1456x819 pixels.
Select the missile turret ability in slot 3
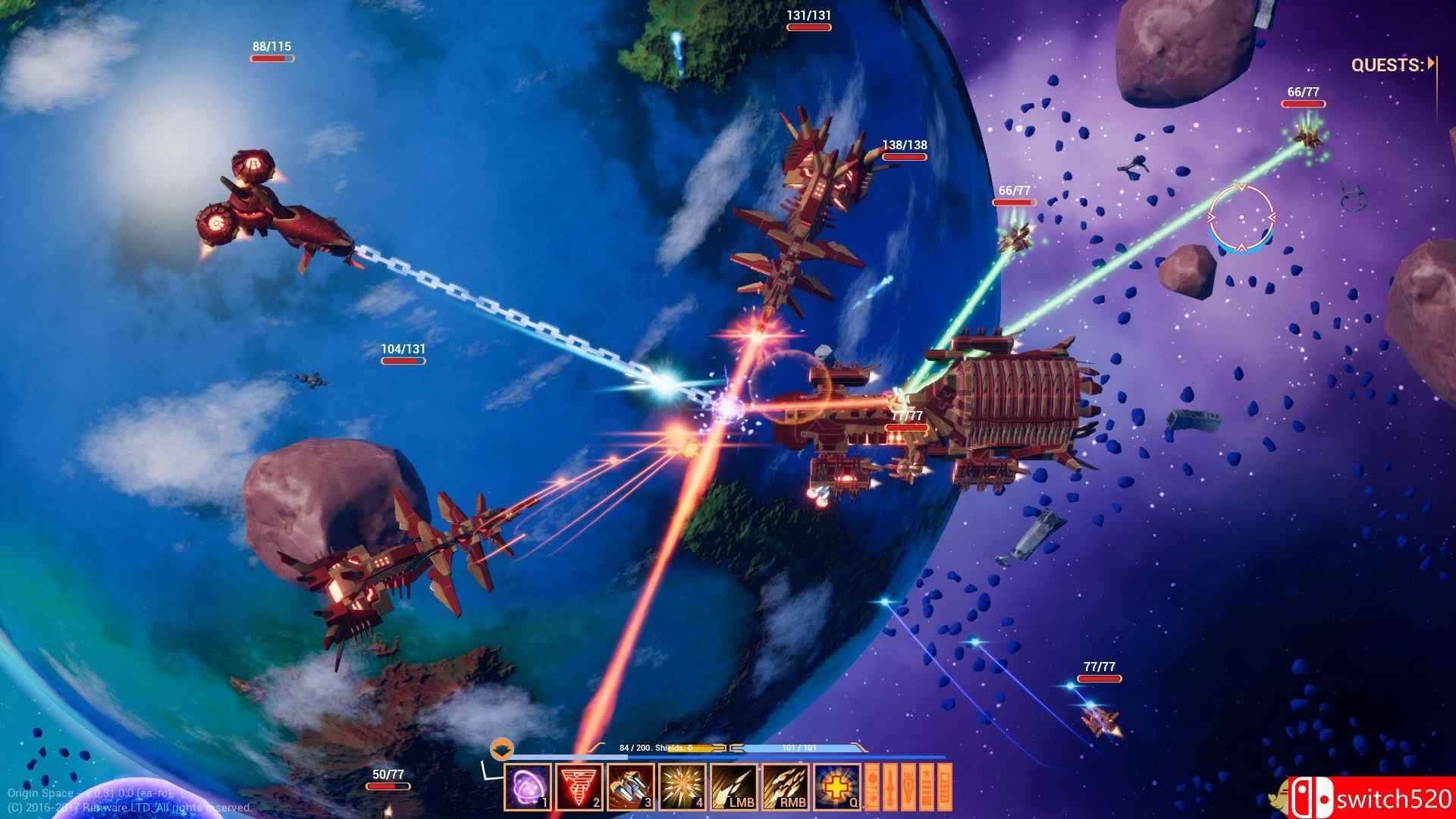pos(631,787)
